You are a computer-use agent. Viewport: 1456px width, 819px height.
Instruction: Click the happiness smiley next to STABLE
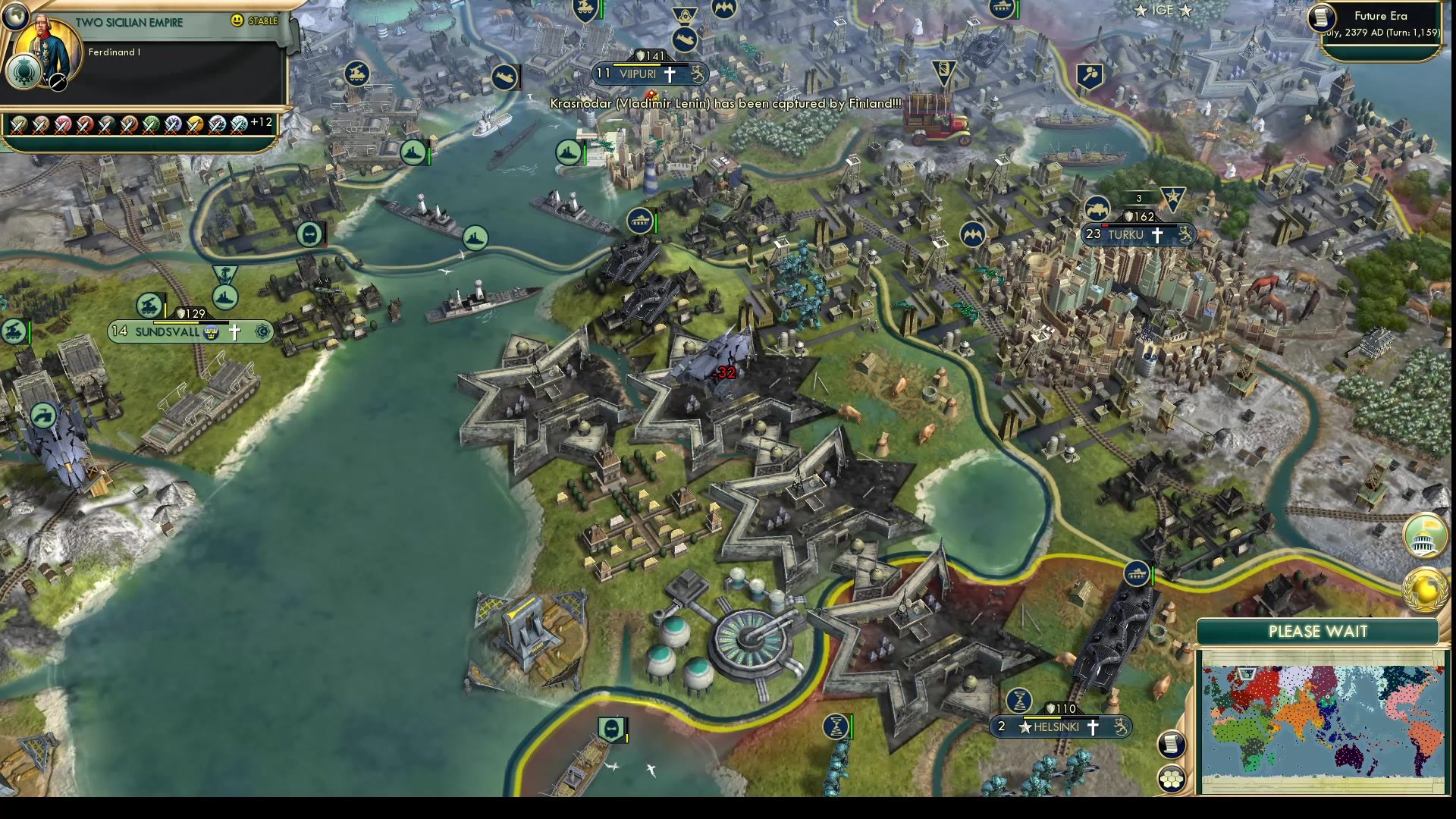pyautogui.click(x=237, y=21)
